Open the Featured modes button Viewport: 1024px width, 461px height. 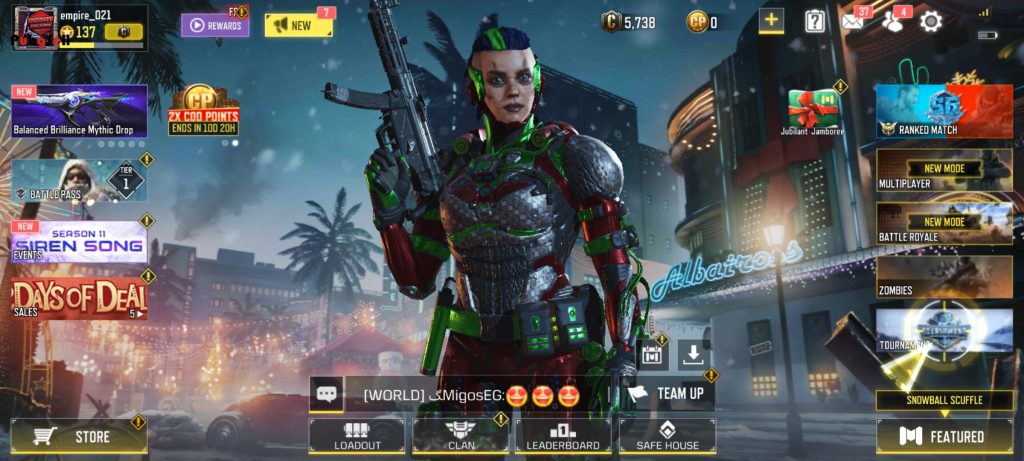tap(945, 436)
